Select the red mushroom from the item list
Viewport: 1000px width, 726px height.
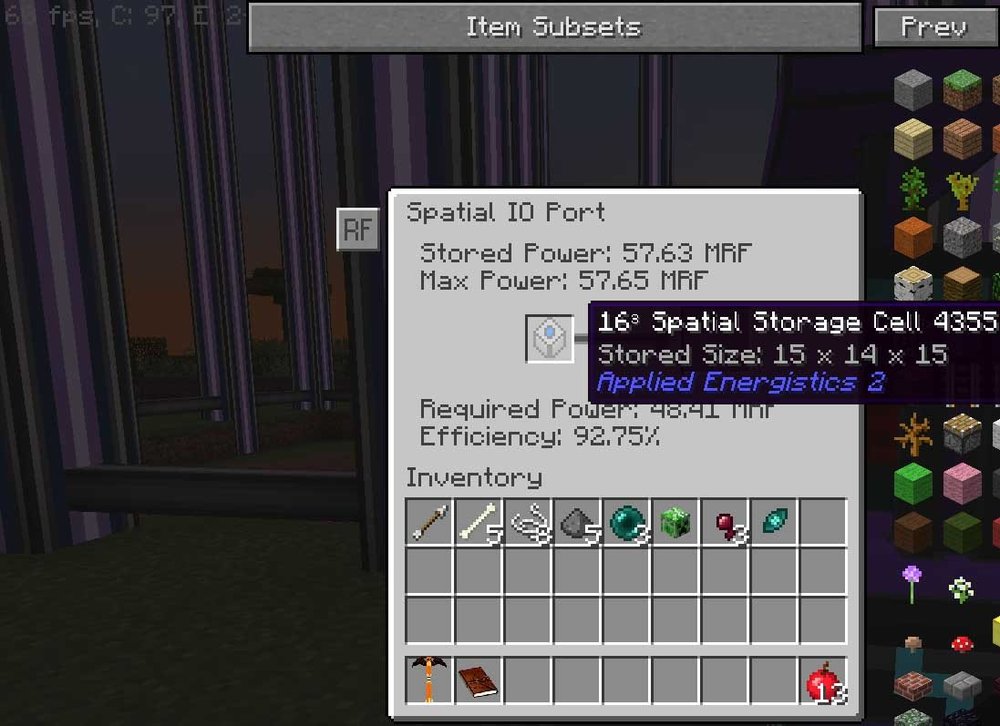(961, 642)
